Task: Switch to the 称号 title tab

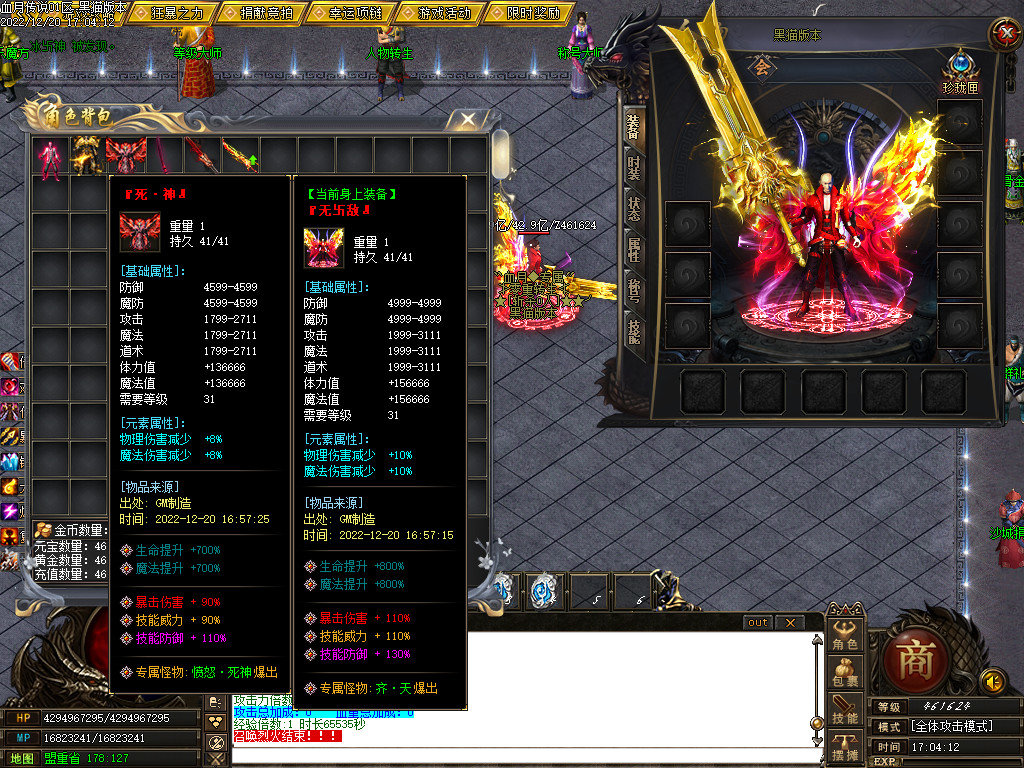Action: pyautogui.click(x=634, y=290)
